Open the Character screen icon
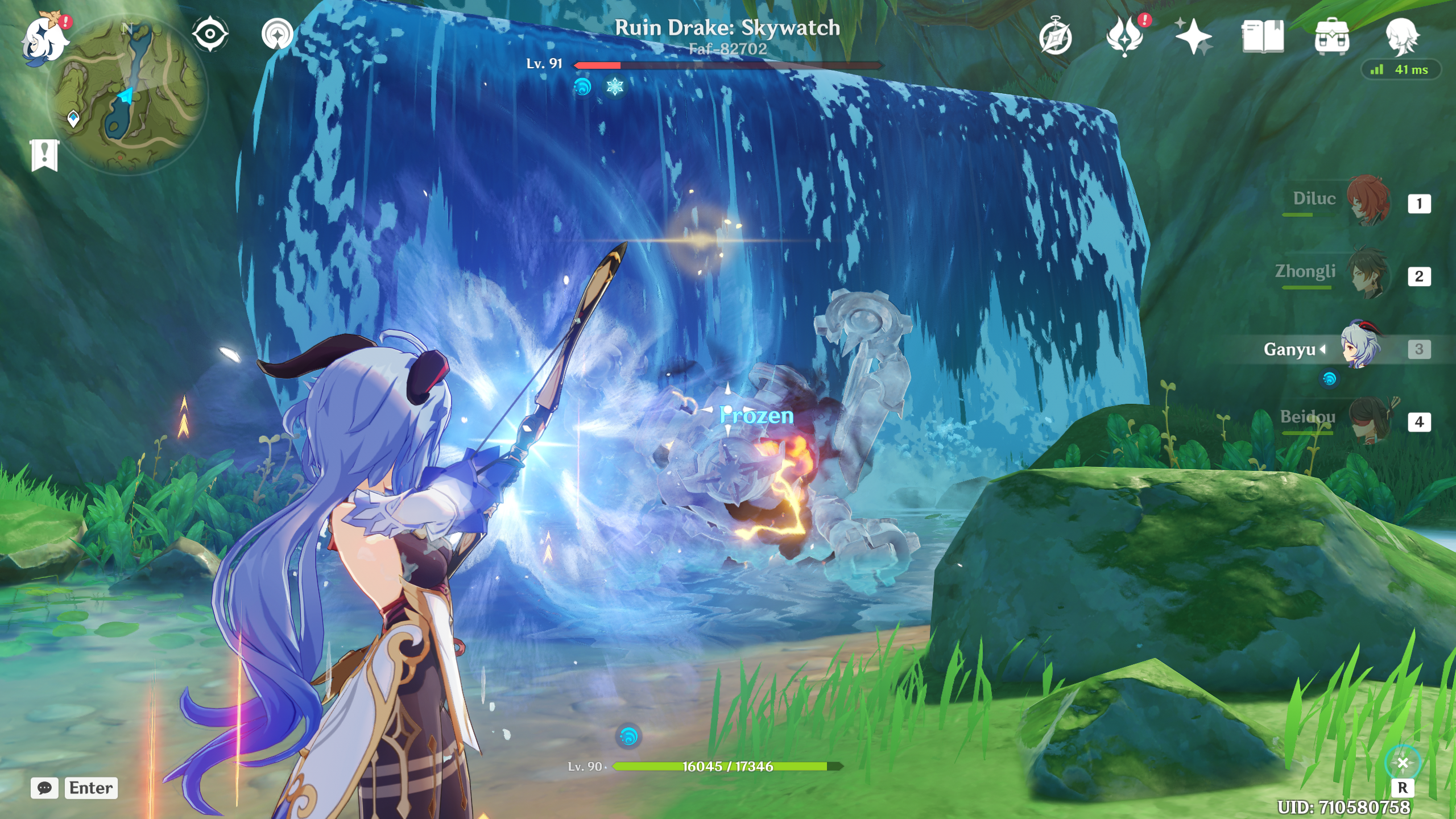Viewport: 1456px width, 819px height. (1401, 36)
